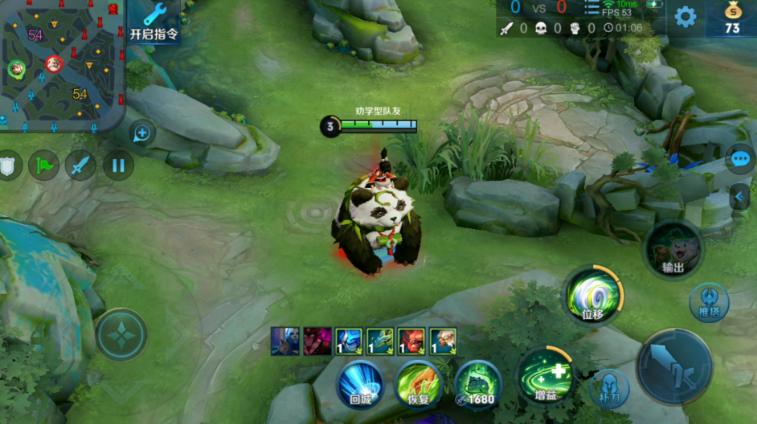Cast the 位移 dash ability
This screenshot has width=757, height=424.
click(594, 294)
